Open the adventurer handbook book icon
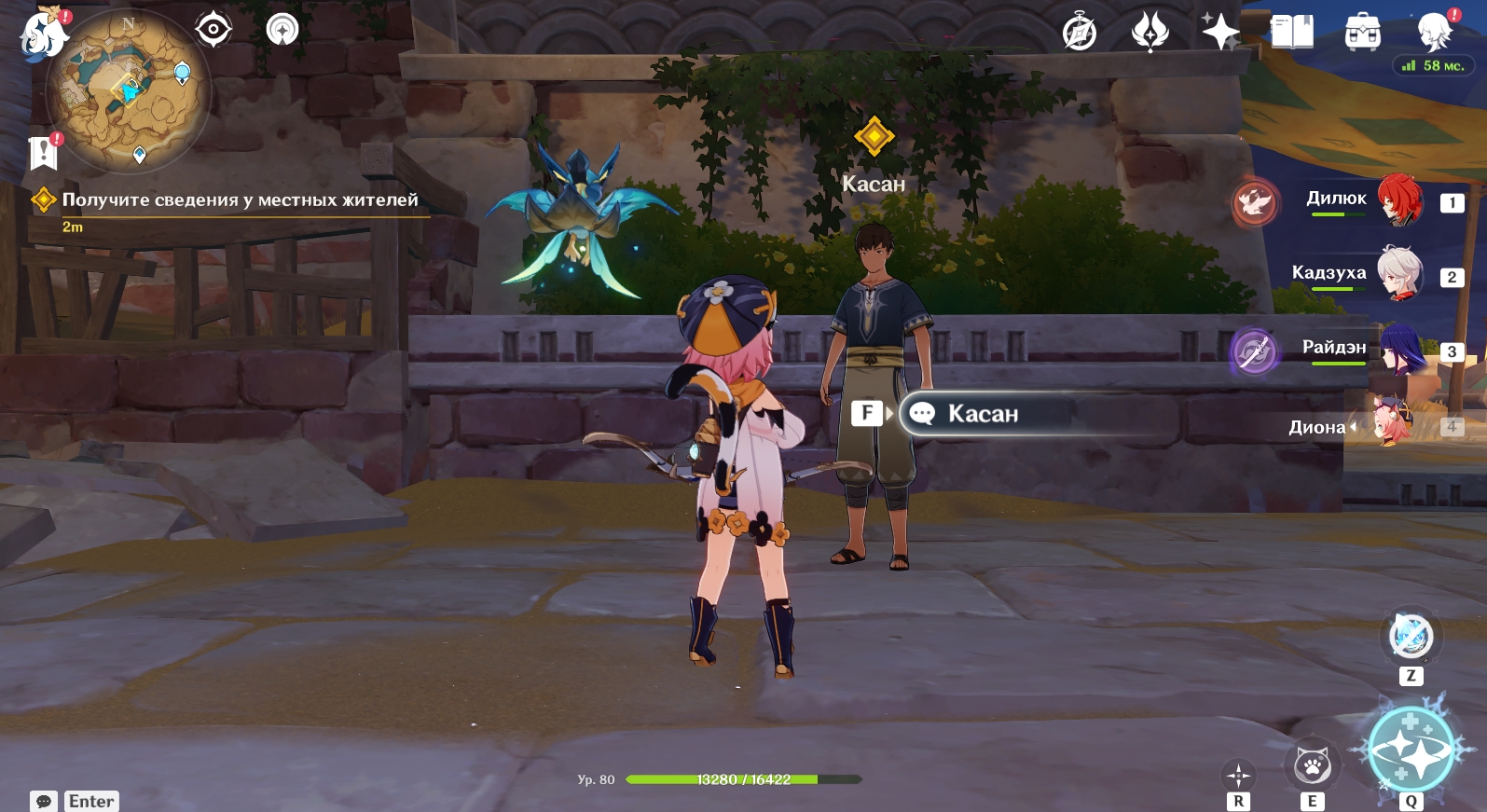 click(1292, 32)
